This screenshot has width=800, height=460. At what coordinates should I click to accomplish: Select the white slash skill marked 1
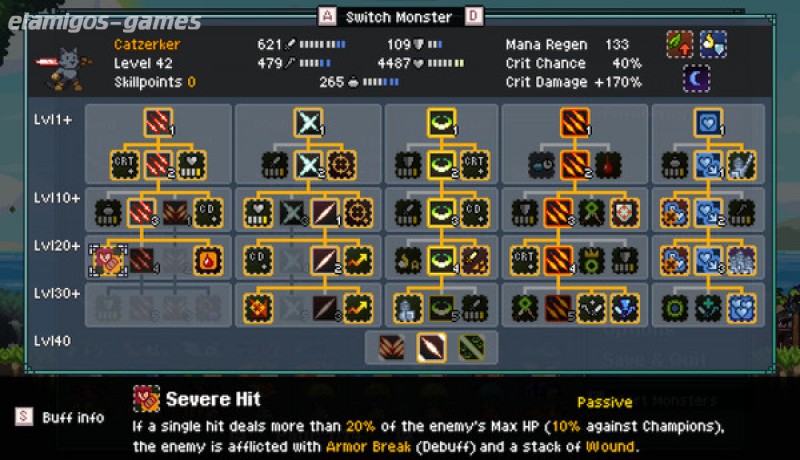325,212
